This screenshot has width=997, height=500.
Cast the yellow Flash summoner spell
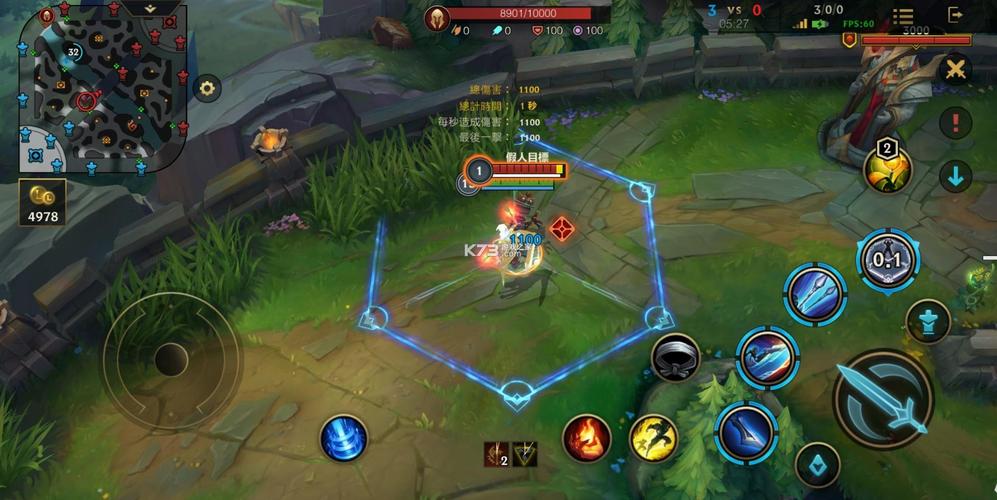tap(653, 438)
